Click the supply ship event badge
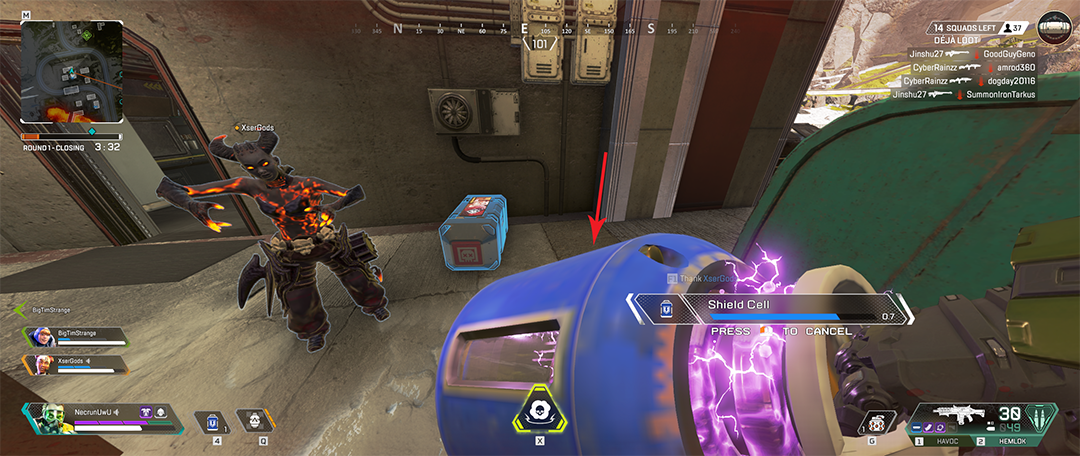The width and height of the screenshot is (1080, 456). 1052,26
